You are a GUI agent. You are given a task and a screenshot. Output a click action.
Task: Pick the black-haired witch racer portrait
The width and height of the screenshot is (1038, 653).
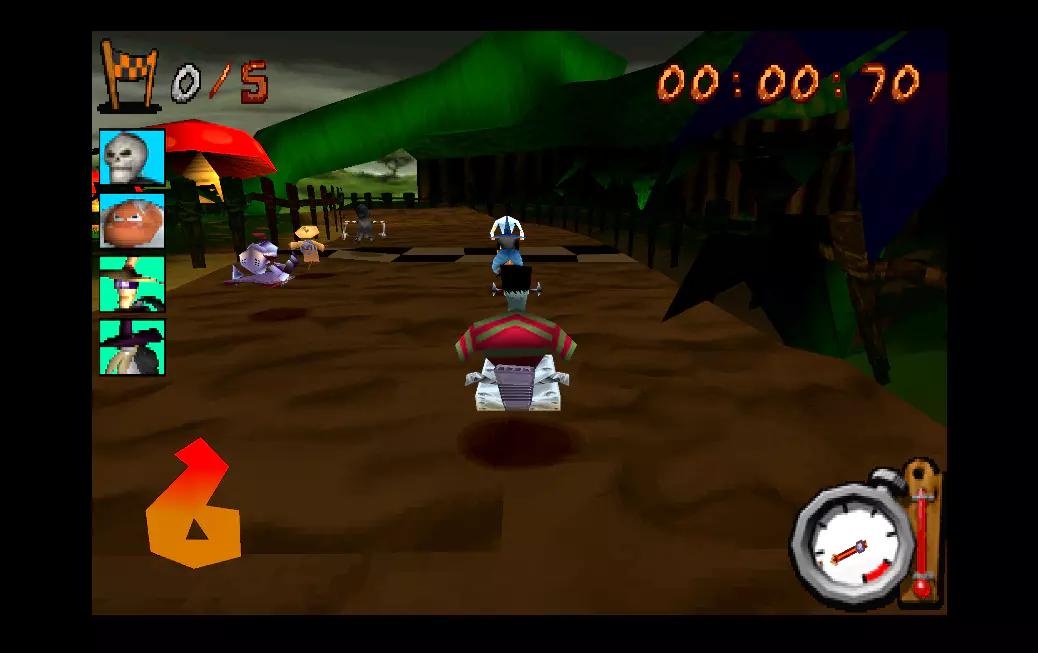point(131,347)
